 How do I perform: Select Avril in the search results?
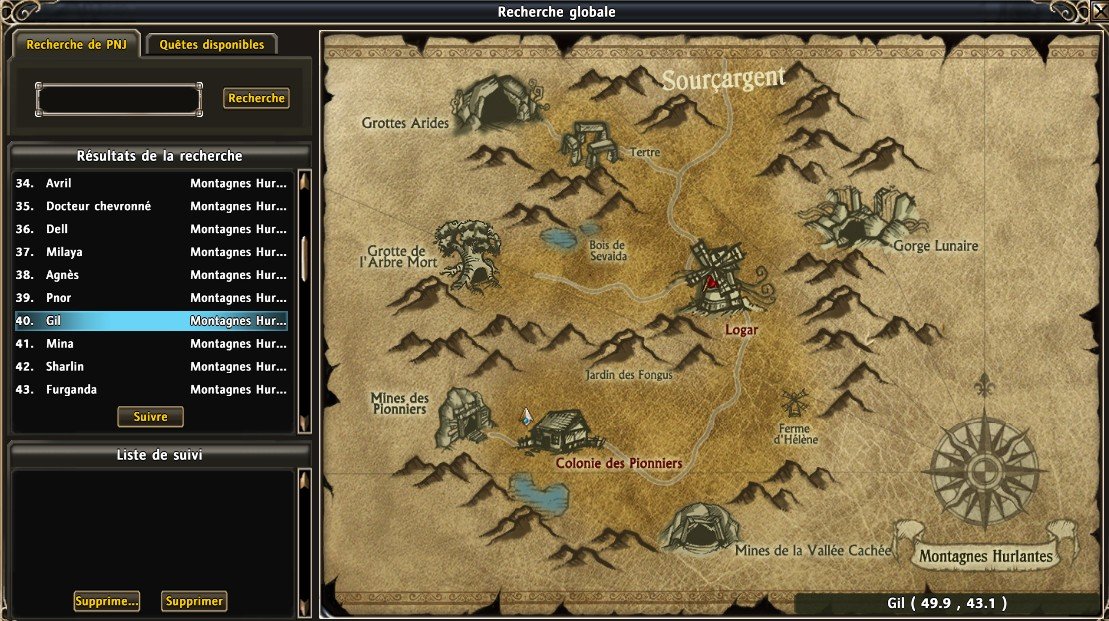[150, 184]
